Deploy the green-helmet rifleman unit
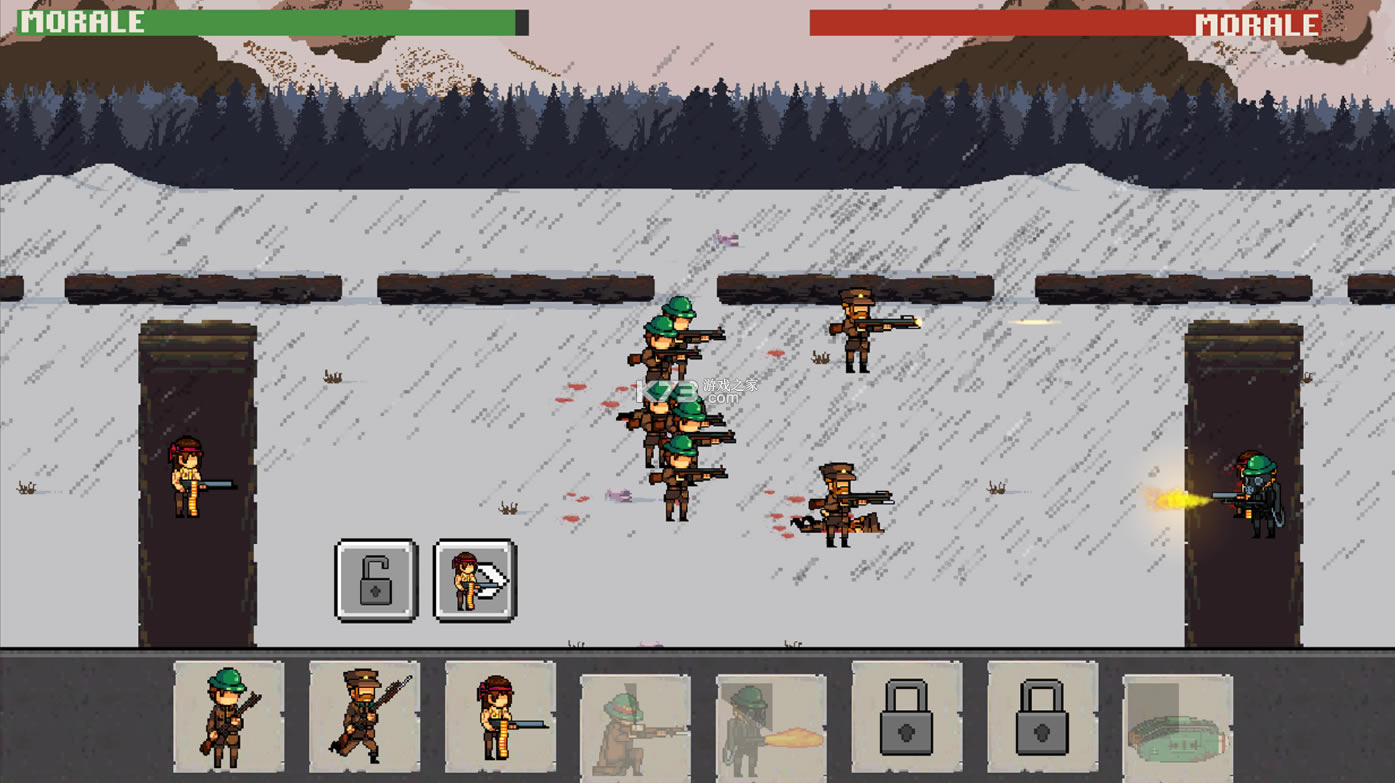Image resolution: width=1395 pixels, height=783 pixels. tap(229, 716)
